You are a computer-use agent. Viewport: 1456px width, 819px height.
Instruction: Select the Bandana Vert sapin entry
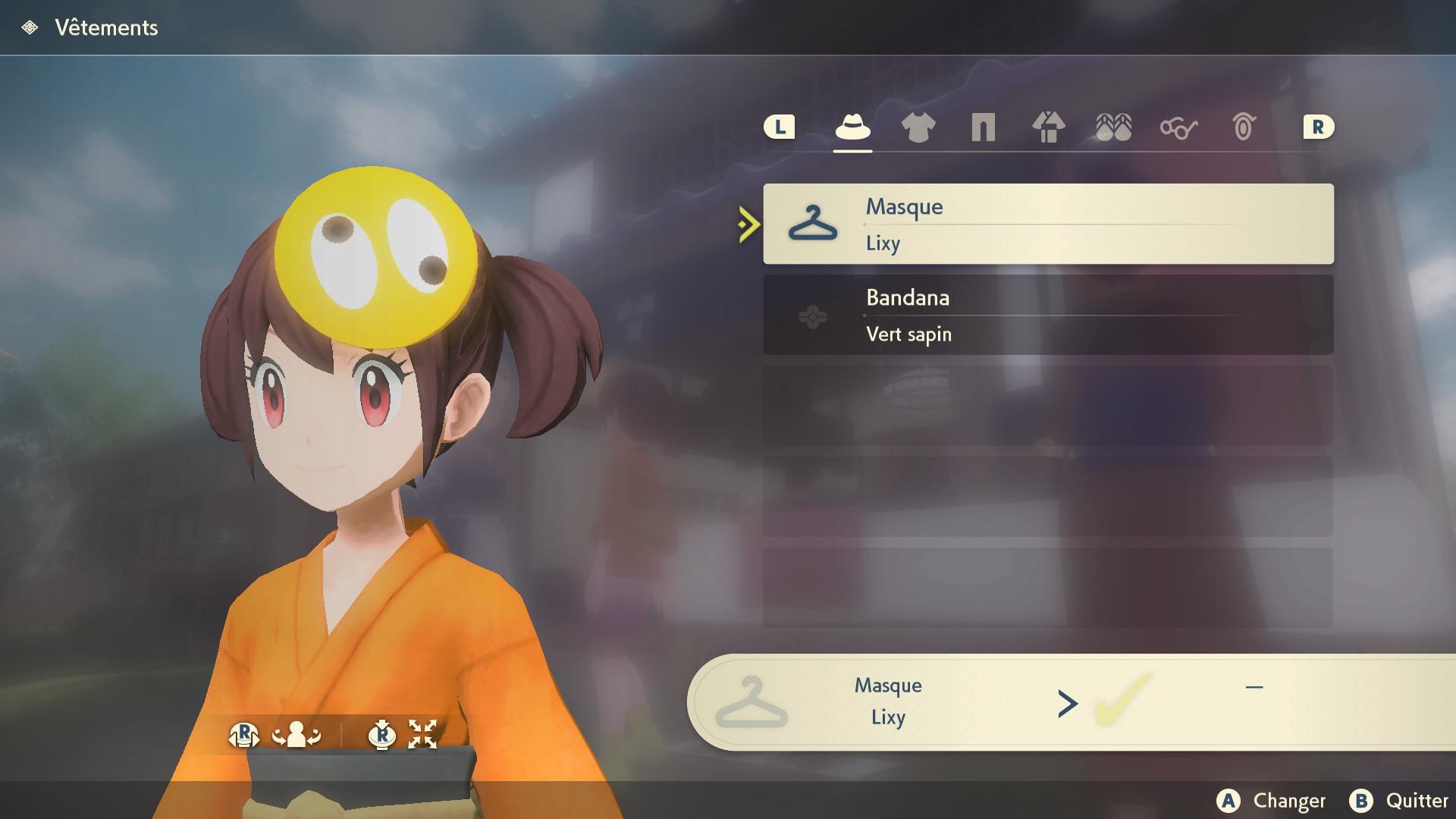tap(1049, 315)
